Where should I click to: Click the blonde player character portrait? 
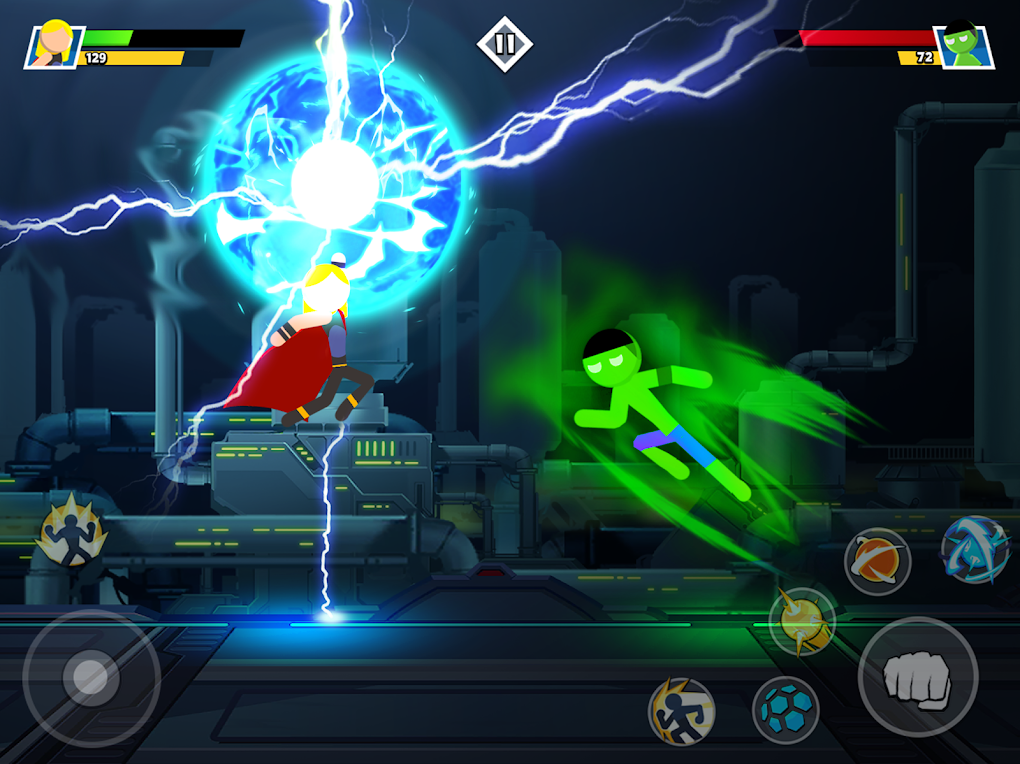click(x=54, y=45)
